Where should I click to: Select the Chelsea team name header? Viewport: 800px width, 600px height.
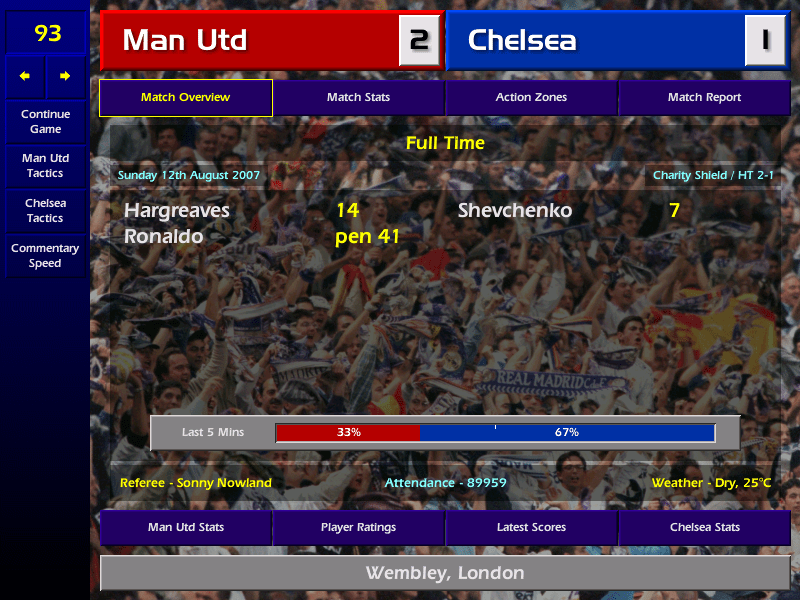(595, 40)
